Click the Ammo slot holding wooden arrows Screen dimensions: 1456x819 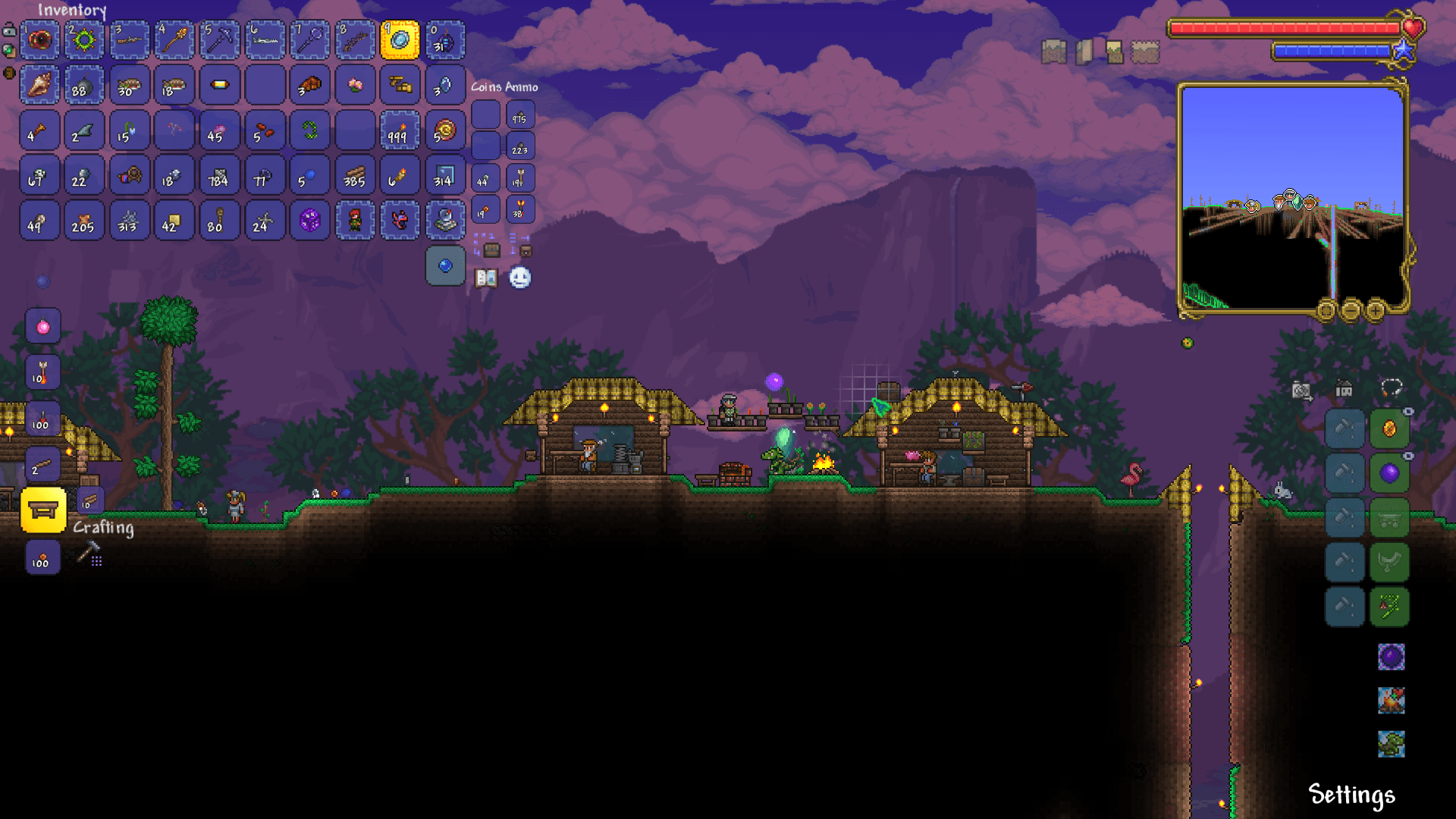(520, 176)
